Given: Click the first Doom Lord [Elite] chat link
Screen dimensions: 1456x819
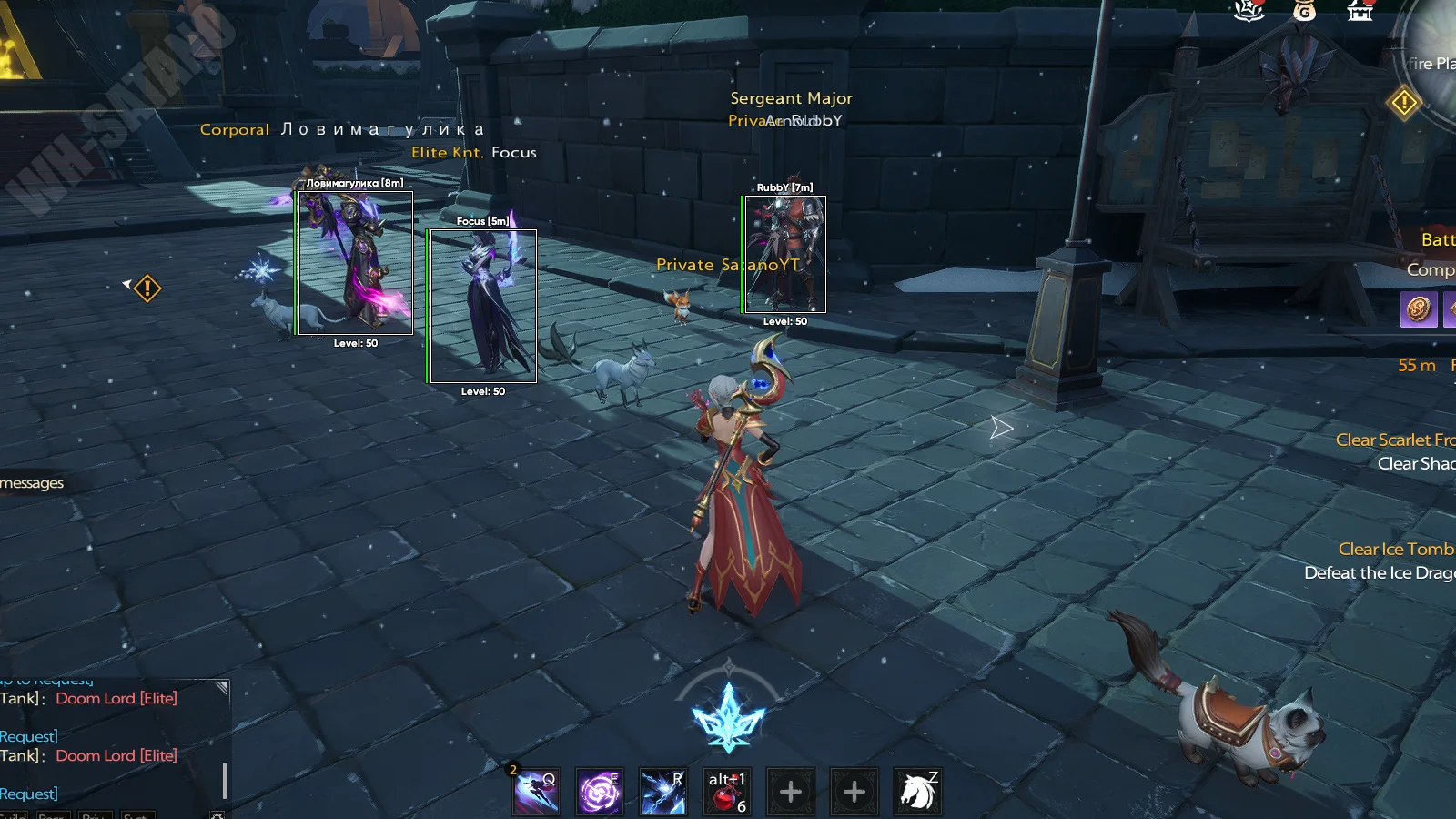Looking at the screenshot, I should click(116, 698).
